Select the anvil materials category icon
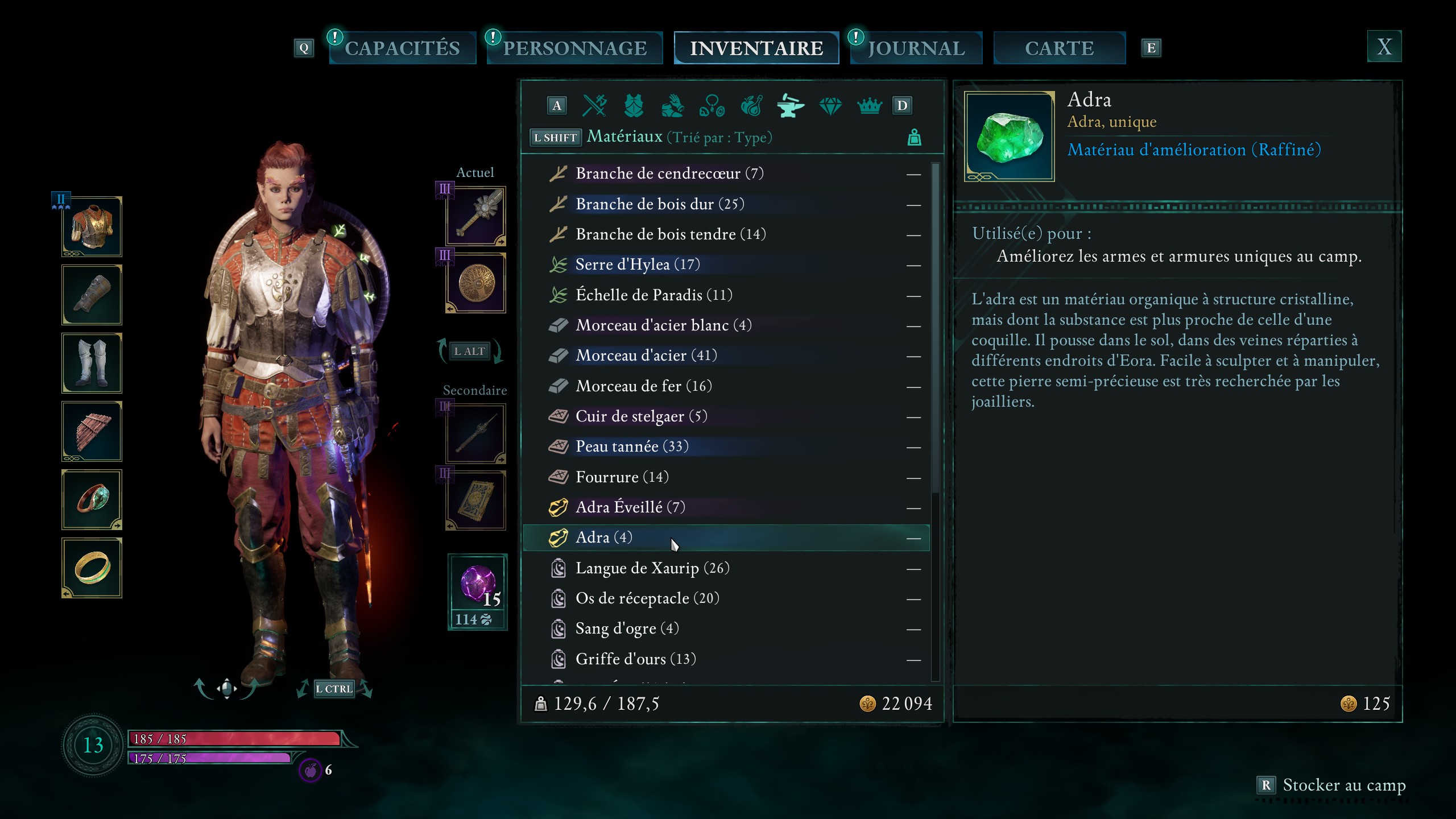The image size is (1456, 819). (791, 106)
